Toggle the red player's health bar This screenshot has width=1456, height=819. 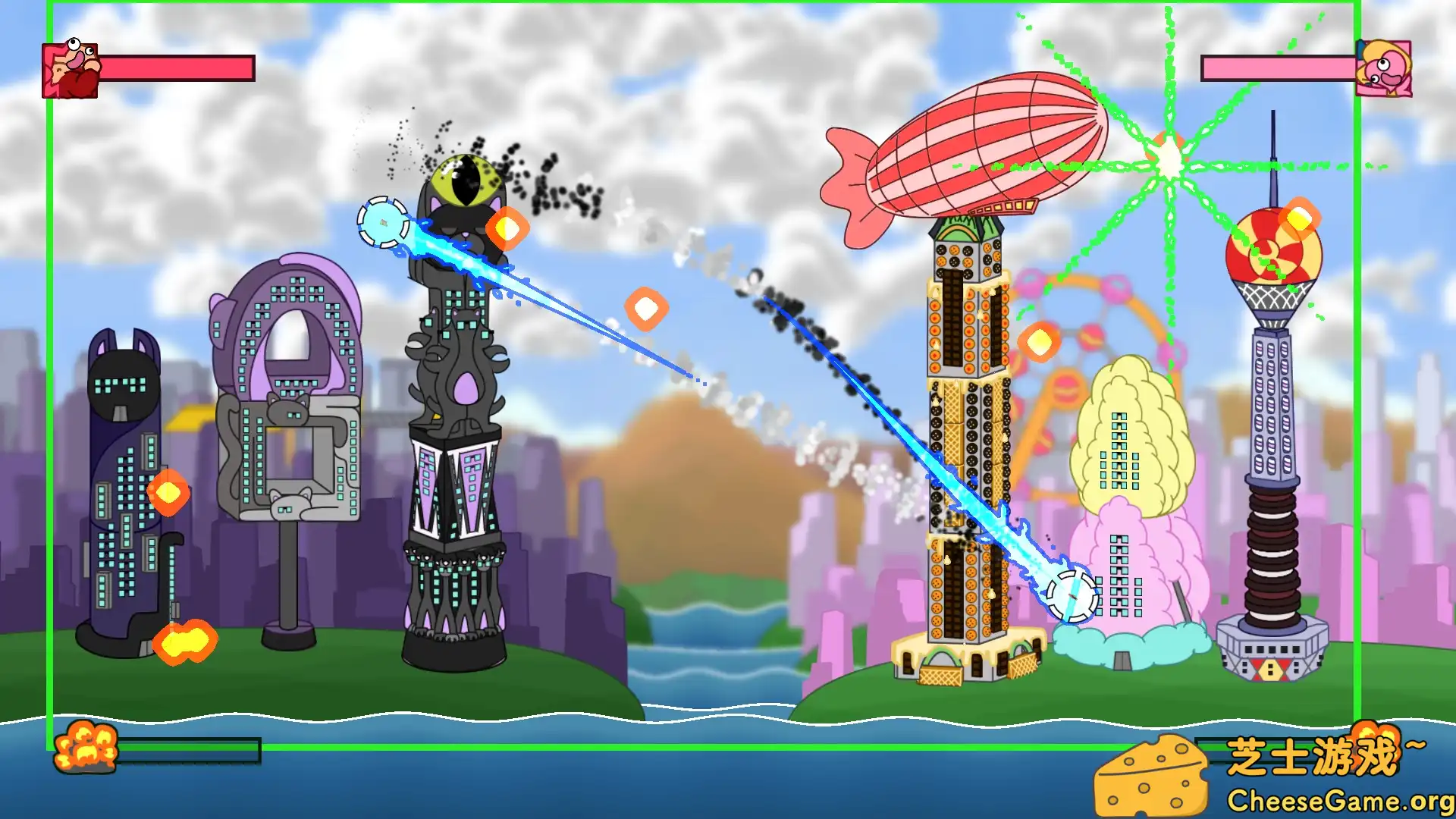tap(177, 67)
